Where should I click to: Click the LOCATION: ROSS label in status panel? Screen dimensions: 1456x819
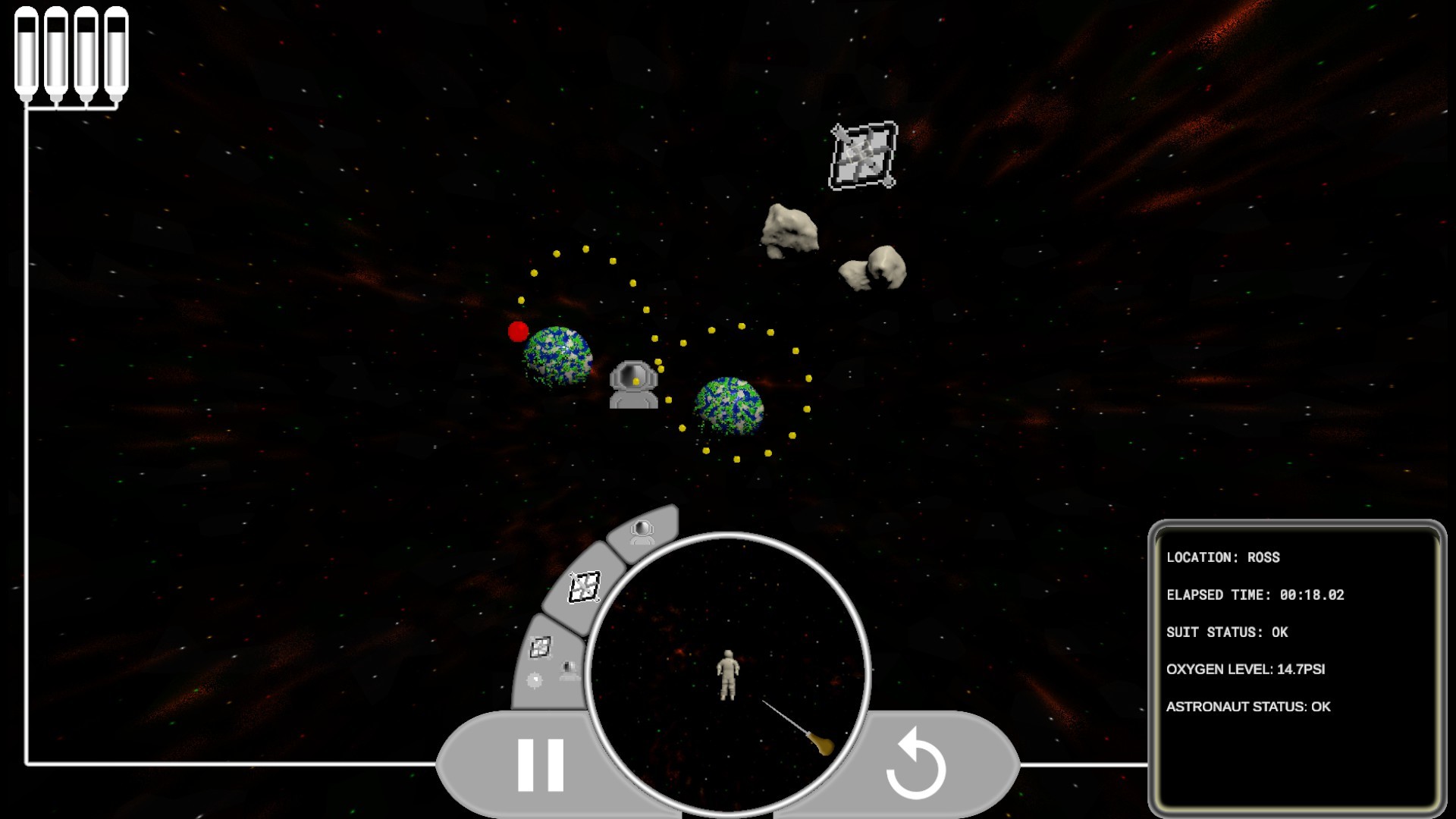[x=1222, y=557]
